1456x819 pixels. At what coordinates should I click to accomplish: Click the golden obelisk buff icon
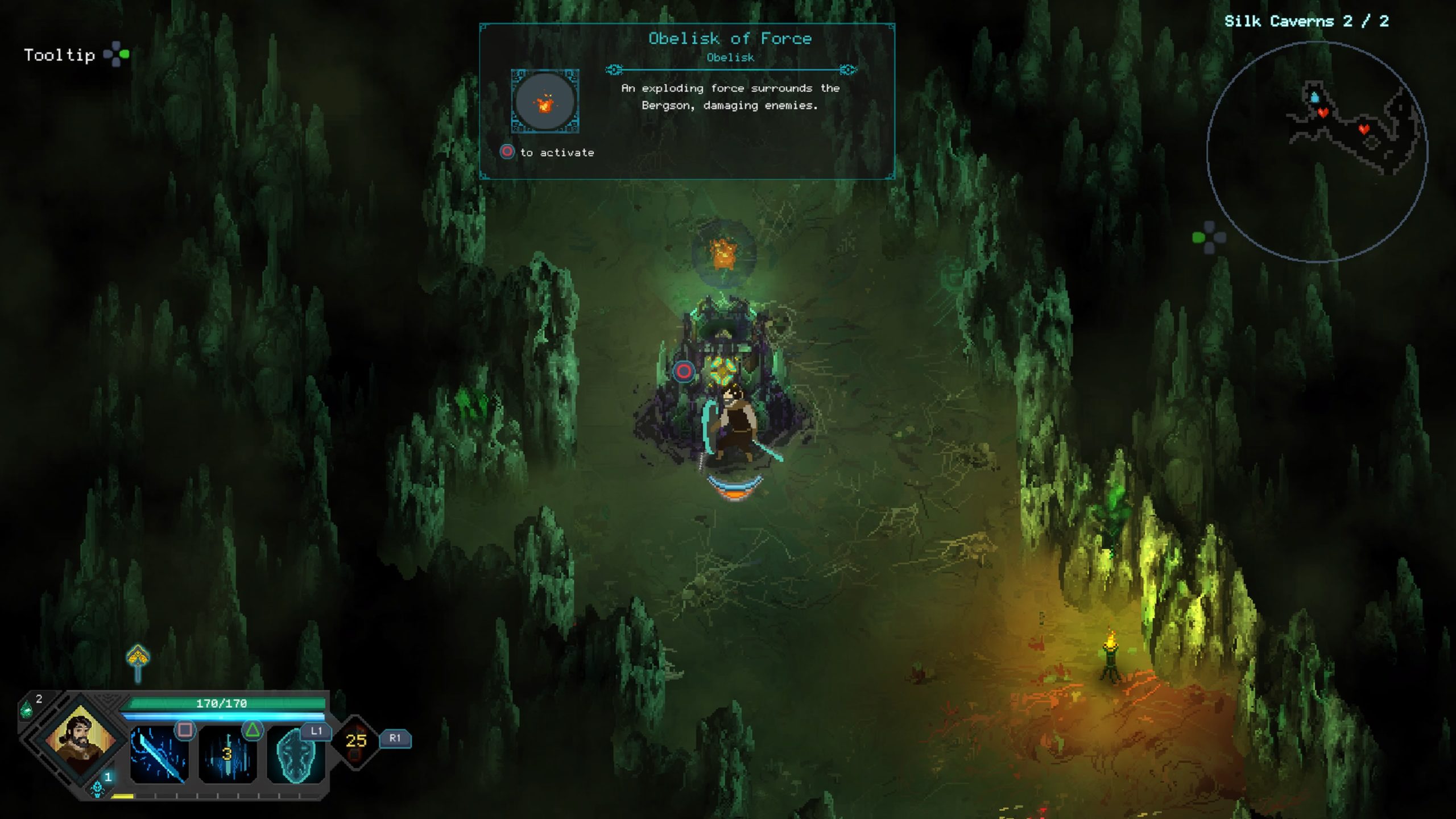click(138, 660)
